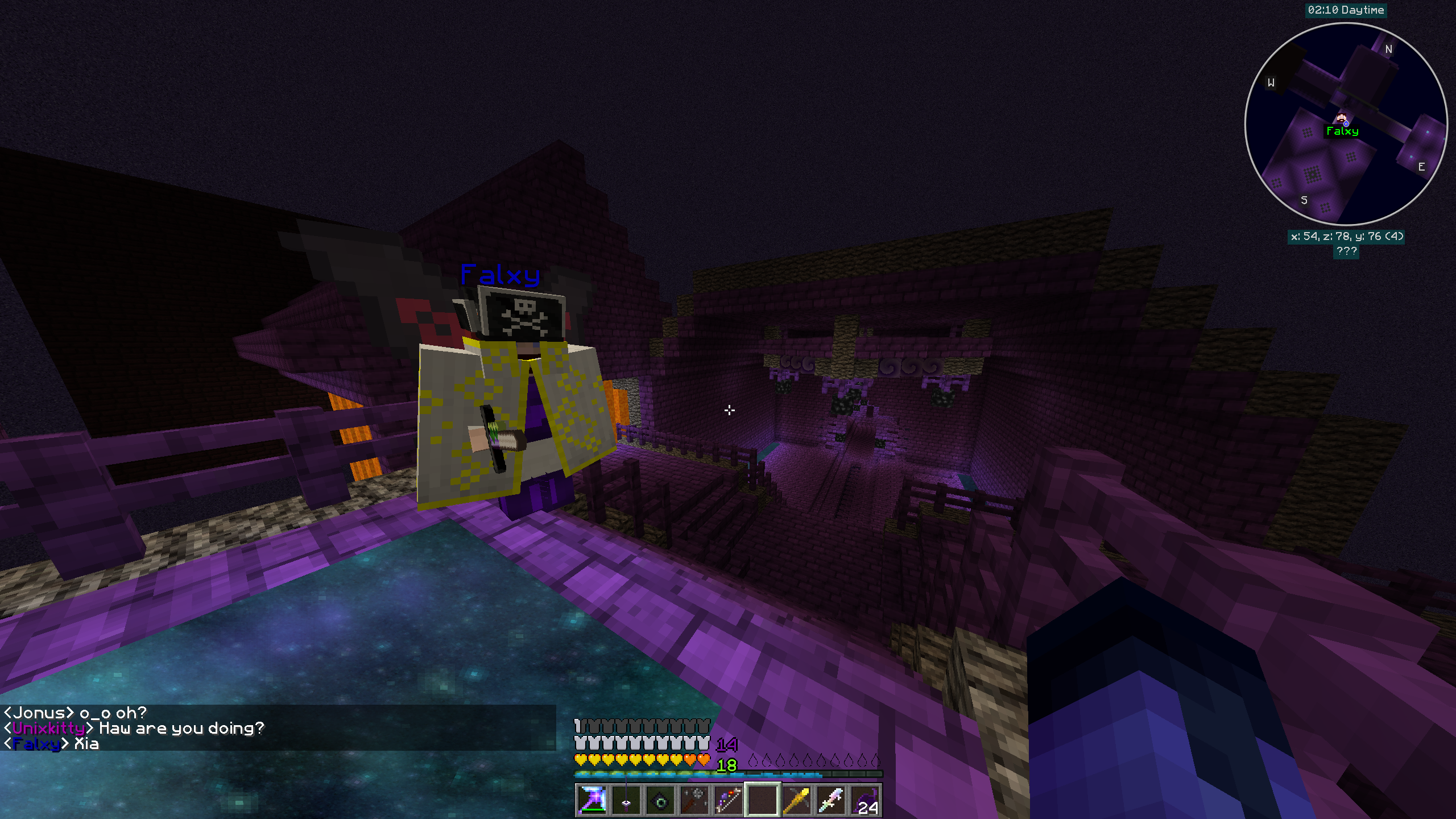Click the circular minimap
The width and height of the screenshot is (1456, 819).
pyautogui.click(x=1346, y=124)
